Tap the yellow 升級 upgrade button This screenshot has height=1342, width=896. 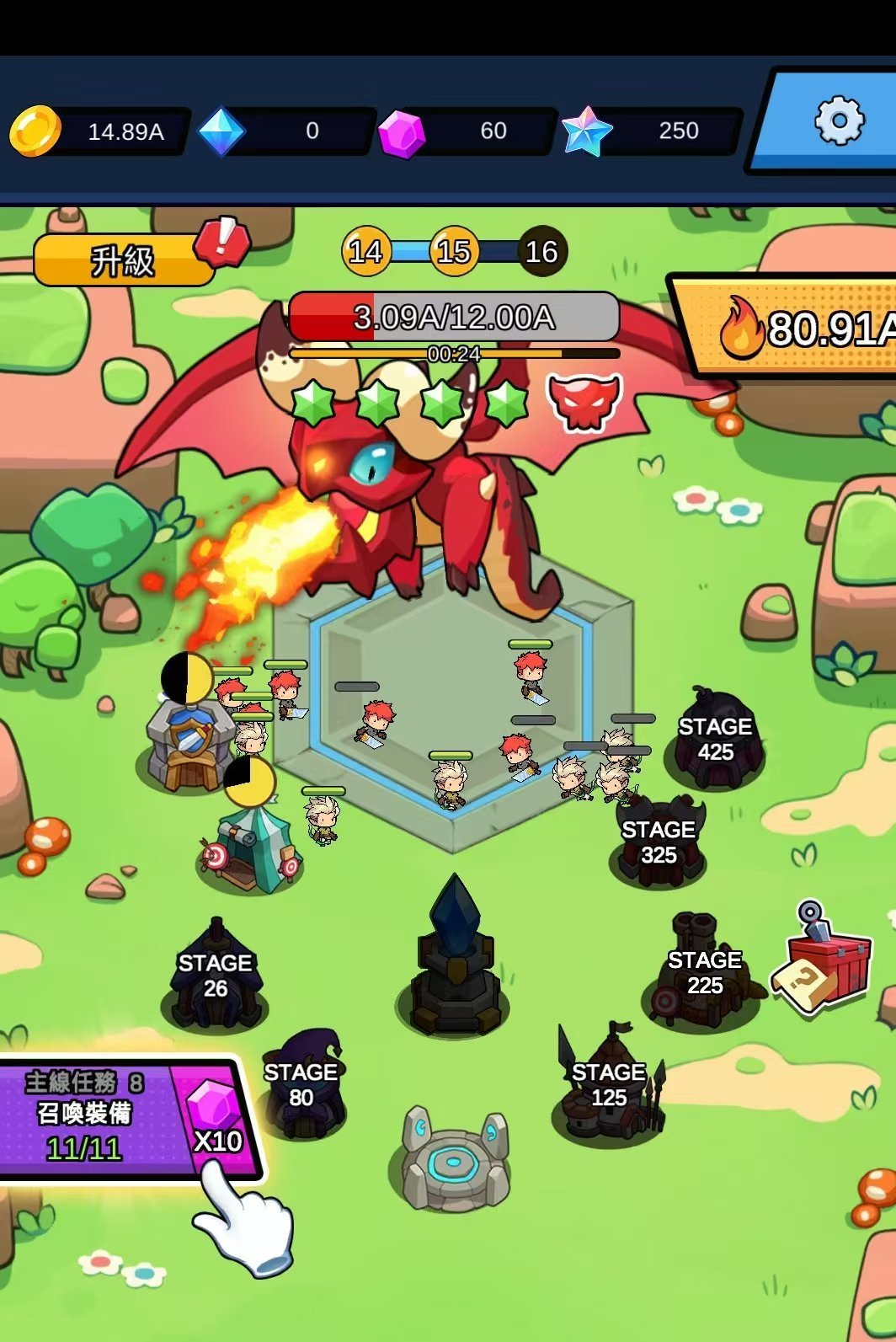point(123,260)
